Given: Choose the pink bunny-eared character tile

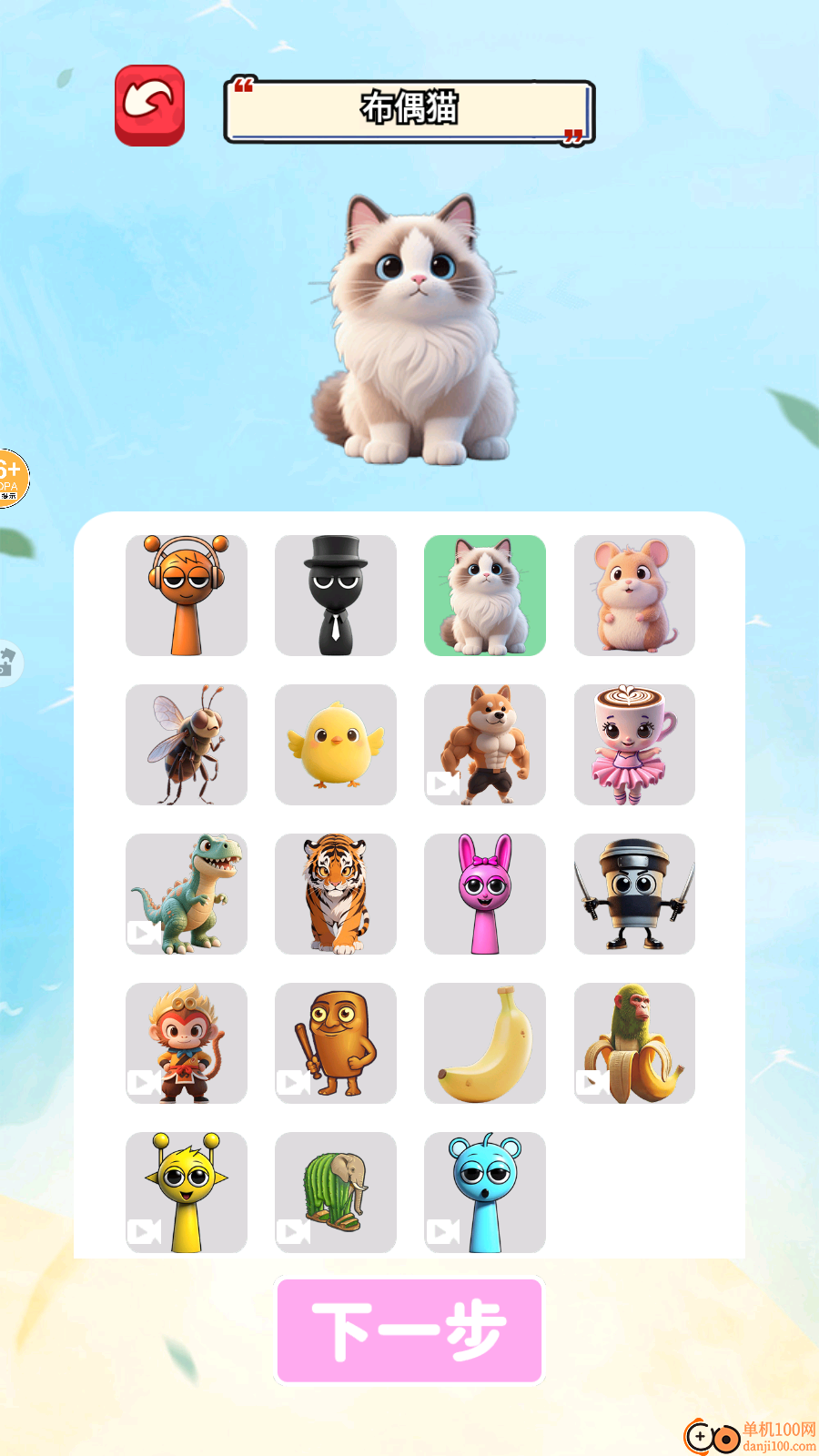Looking at the screenshot, I should 485,894.
